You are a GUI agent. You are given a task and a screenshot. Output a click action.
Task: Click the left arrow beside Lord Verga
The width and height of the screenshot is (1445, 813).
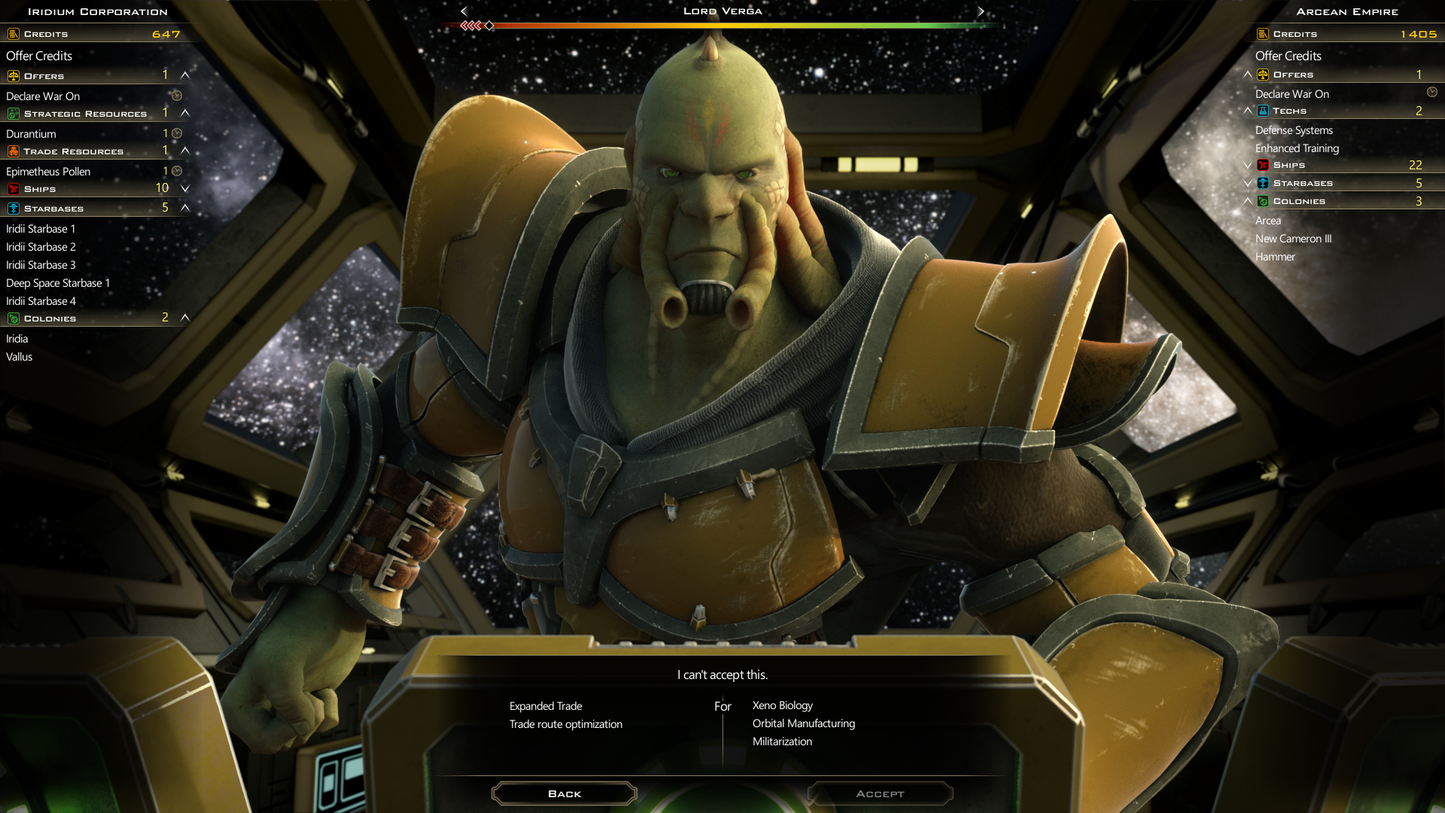463,11
